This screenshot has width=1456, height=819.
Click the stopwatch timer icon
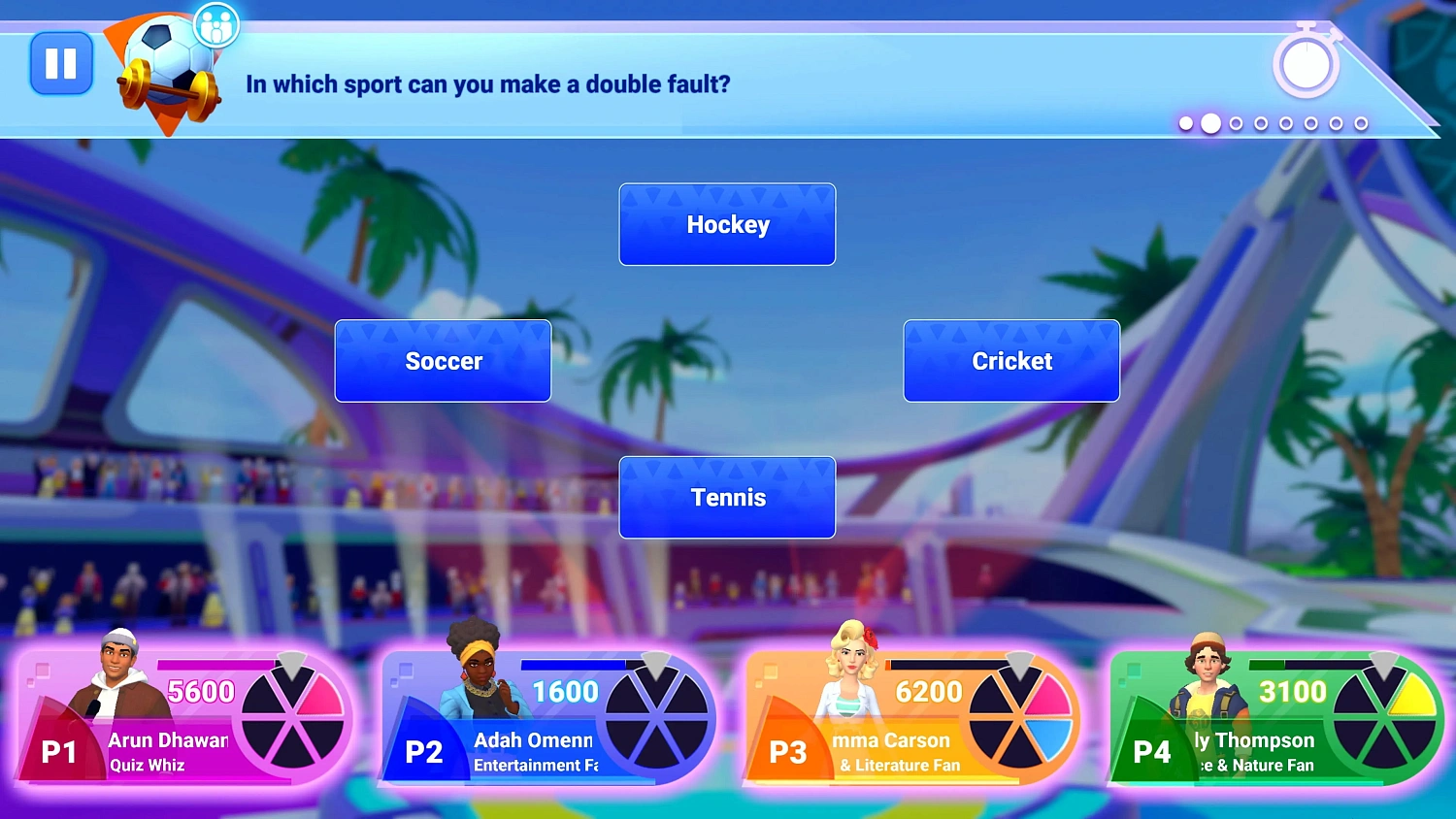tap(1306, 64)
